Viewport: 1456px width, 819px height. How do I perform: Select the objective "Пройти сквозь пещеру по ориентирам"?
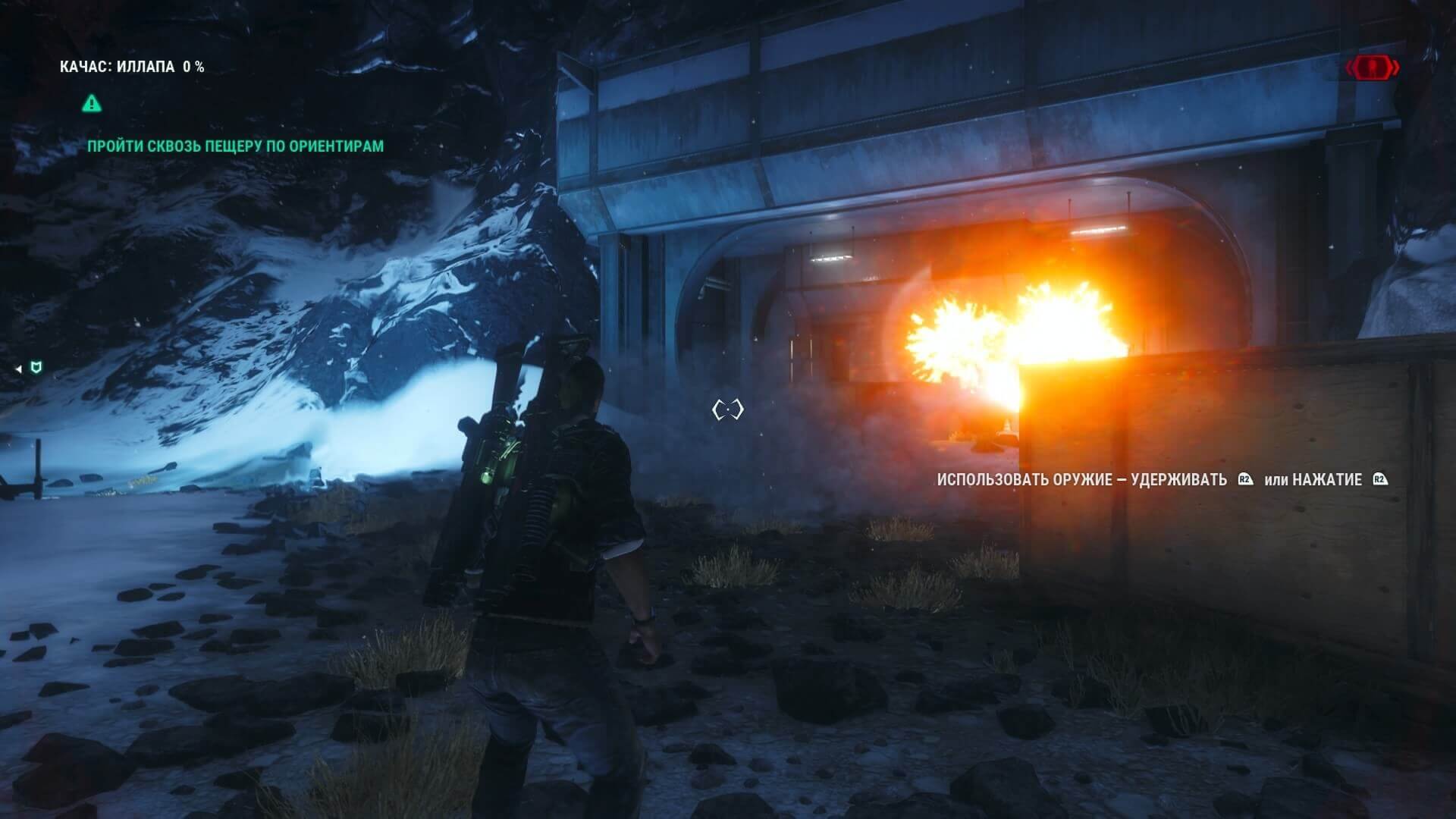(235, 146)
